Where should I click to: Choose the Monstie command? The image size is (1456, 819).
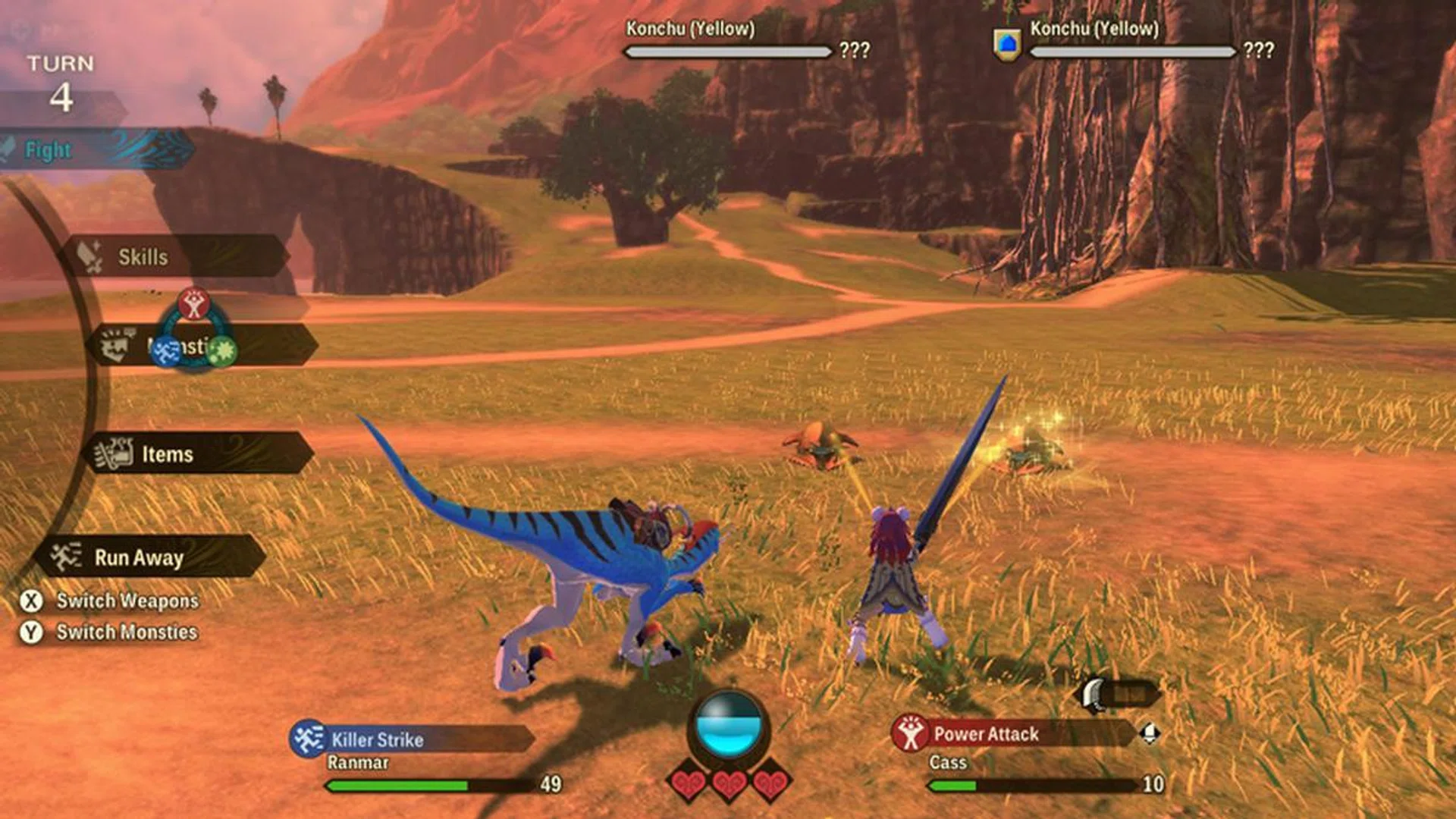click(265, 346)
